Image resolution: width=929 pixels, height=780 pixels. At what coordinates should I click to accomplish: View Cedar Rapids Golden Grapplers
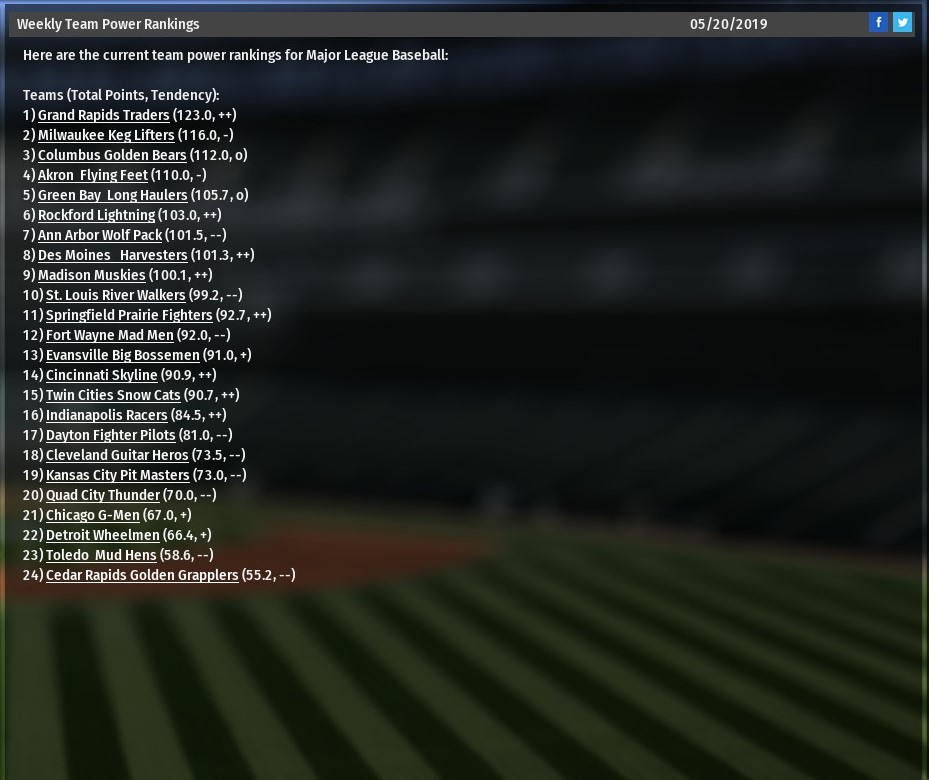point(142,575)
